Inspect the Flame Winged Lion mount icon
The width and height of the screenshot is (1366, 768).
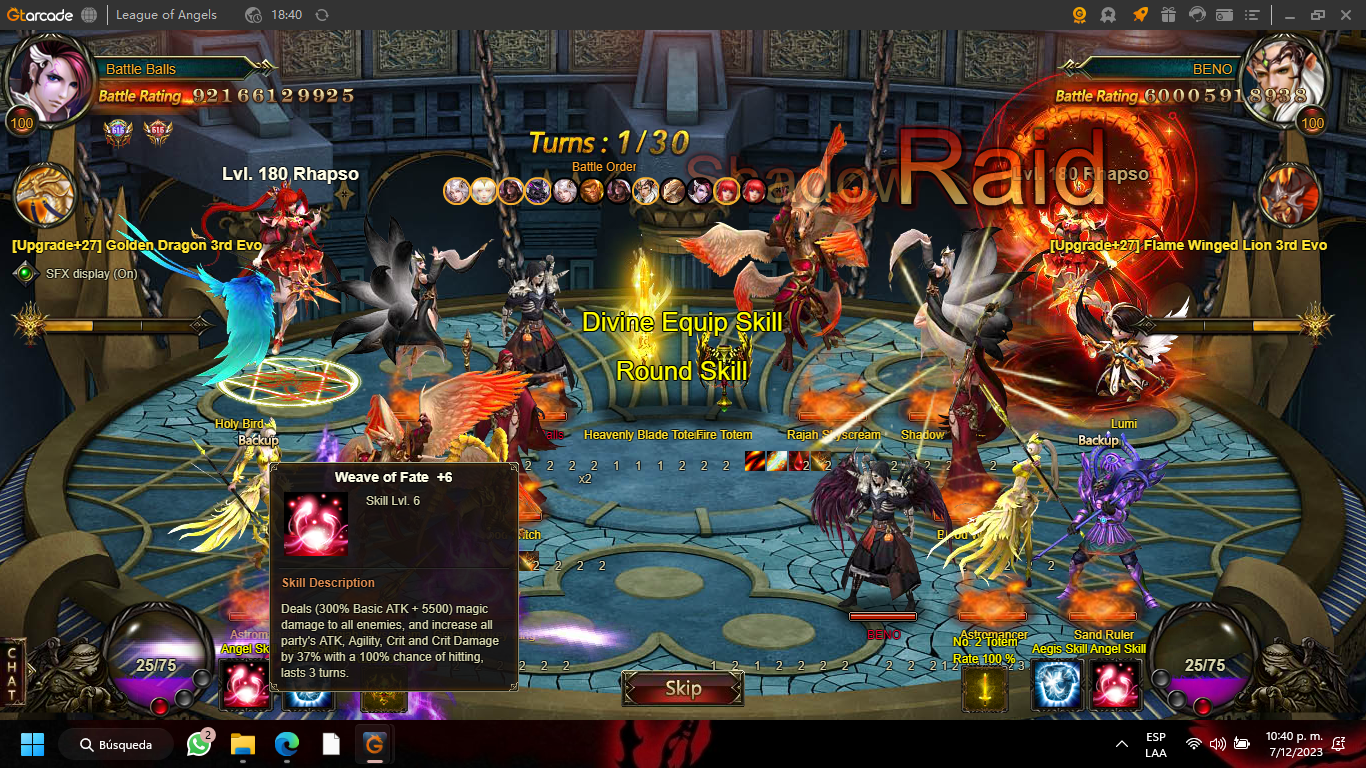1289,195
